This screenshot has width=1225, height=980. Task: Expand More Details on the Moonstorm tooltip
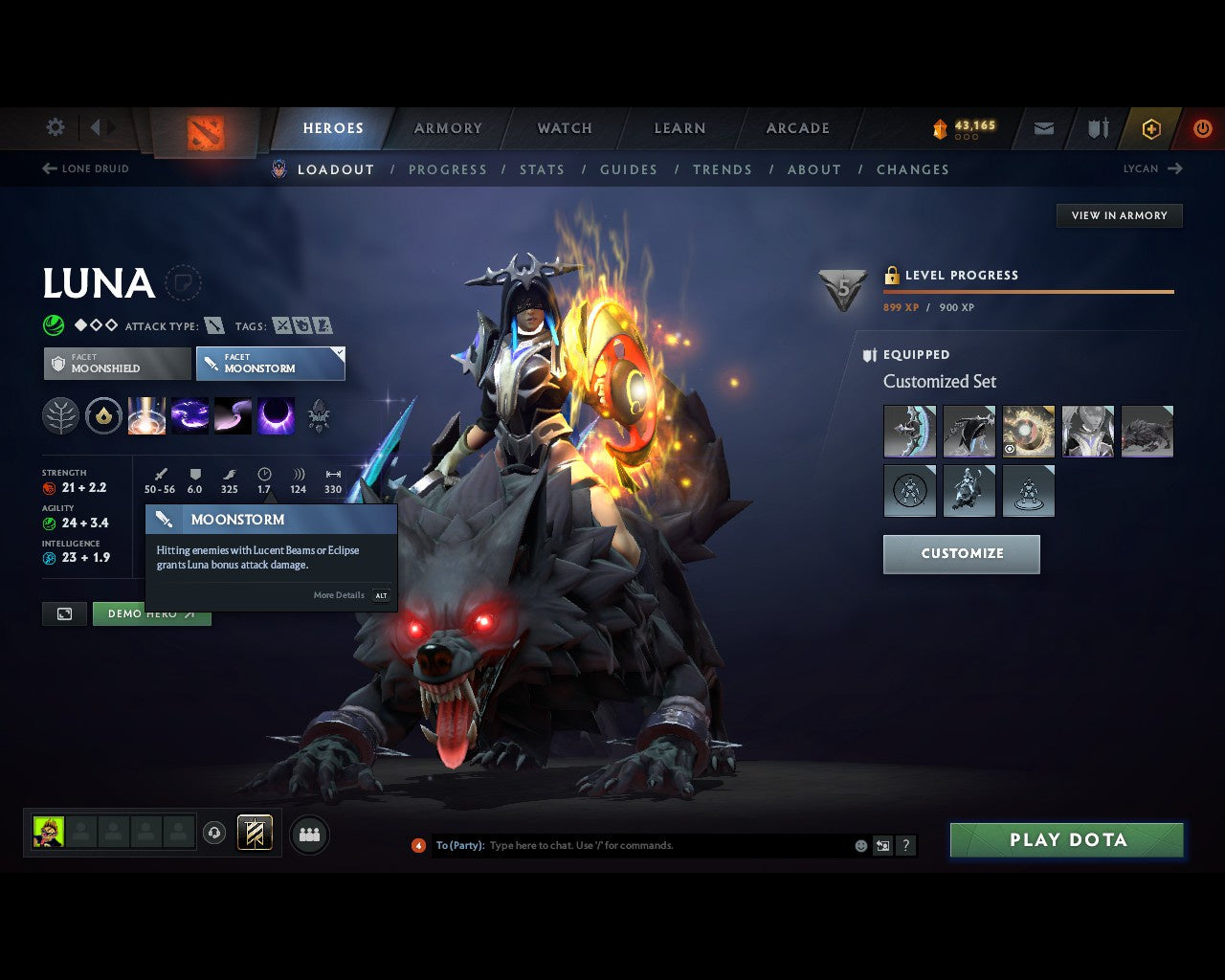click(x=339, y=595)
